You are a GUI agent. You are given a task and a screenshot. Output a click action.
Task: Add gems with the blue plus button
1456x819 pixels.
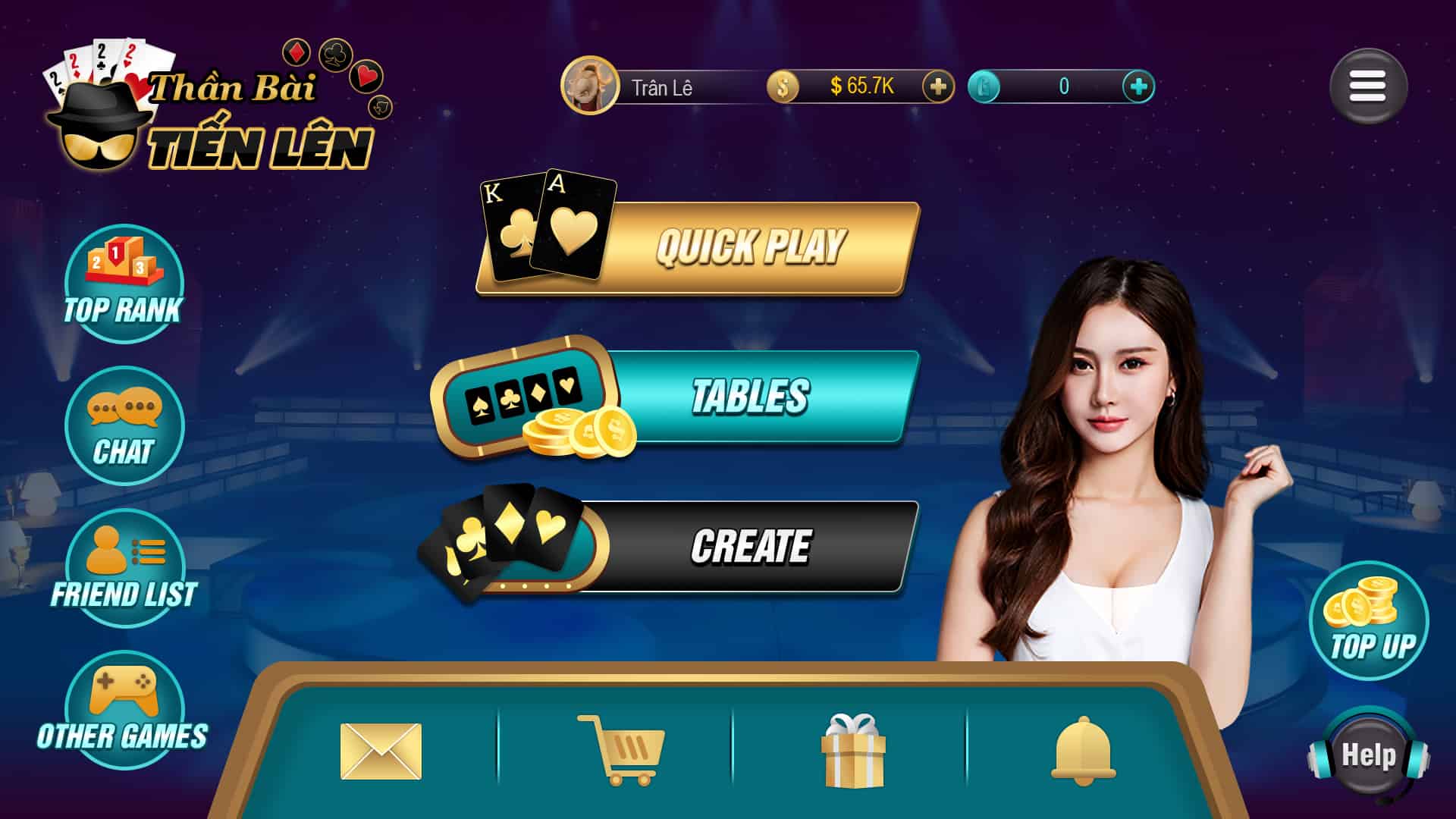(x=1137, y=86)
